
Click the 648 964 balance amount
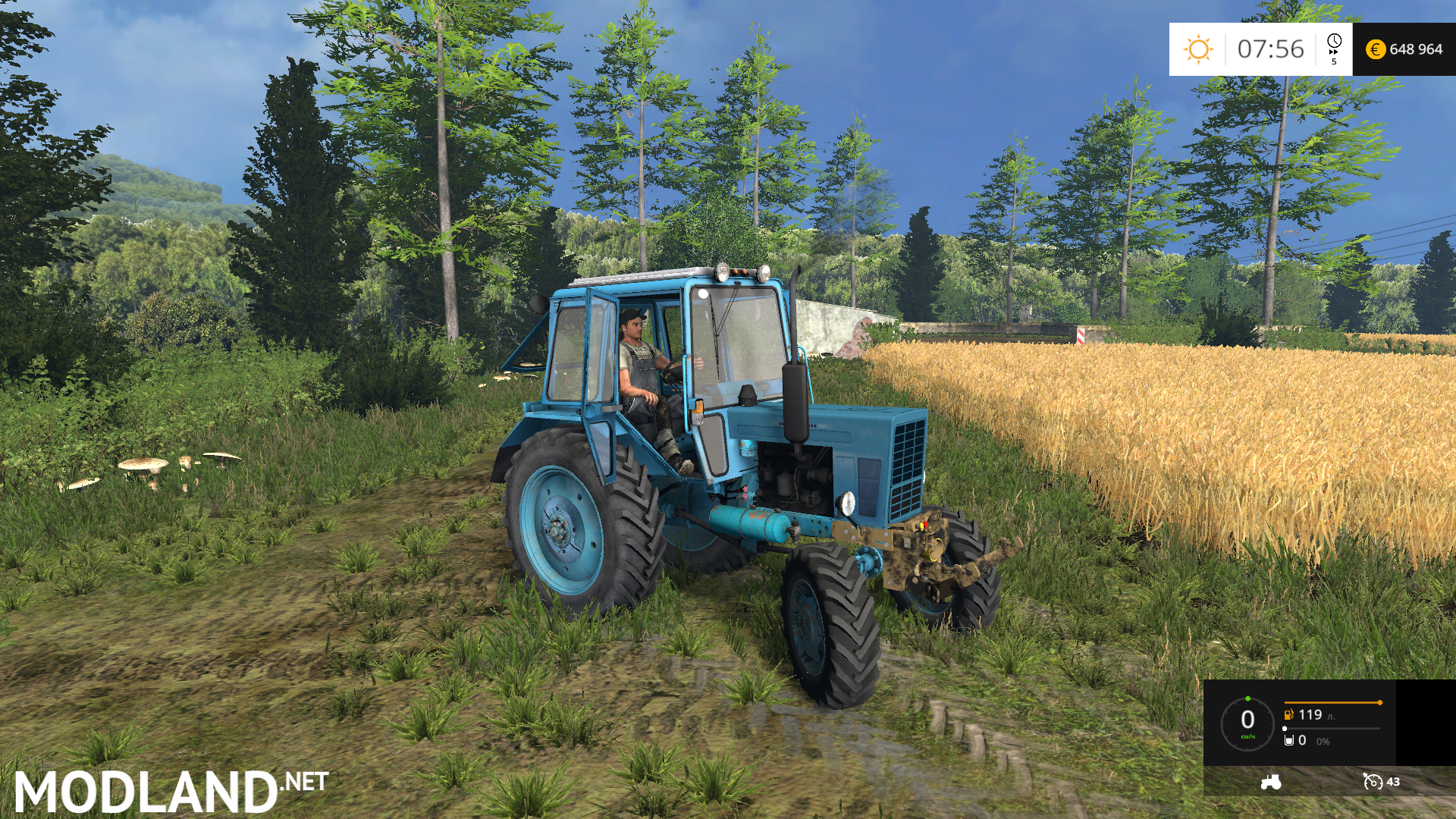[x=1417, y=49]
